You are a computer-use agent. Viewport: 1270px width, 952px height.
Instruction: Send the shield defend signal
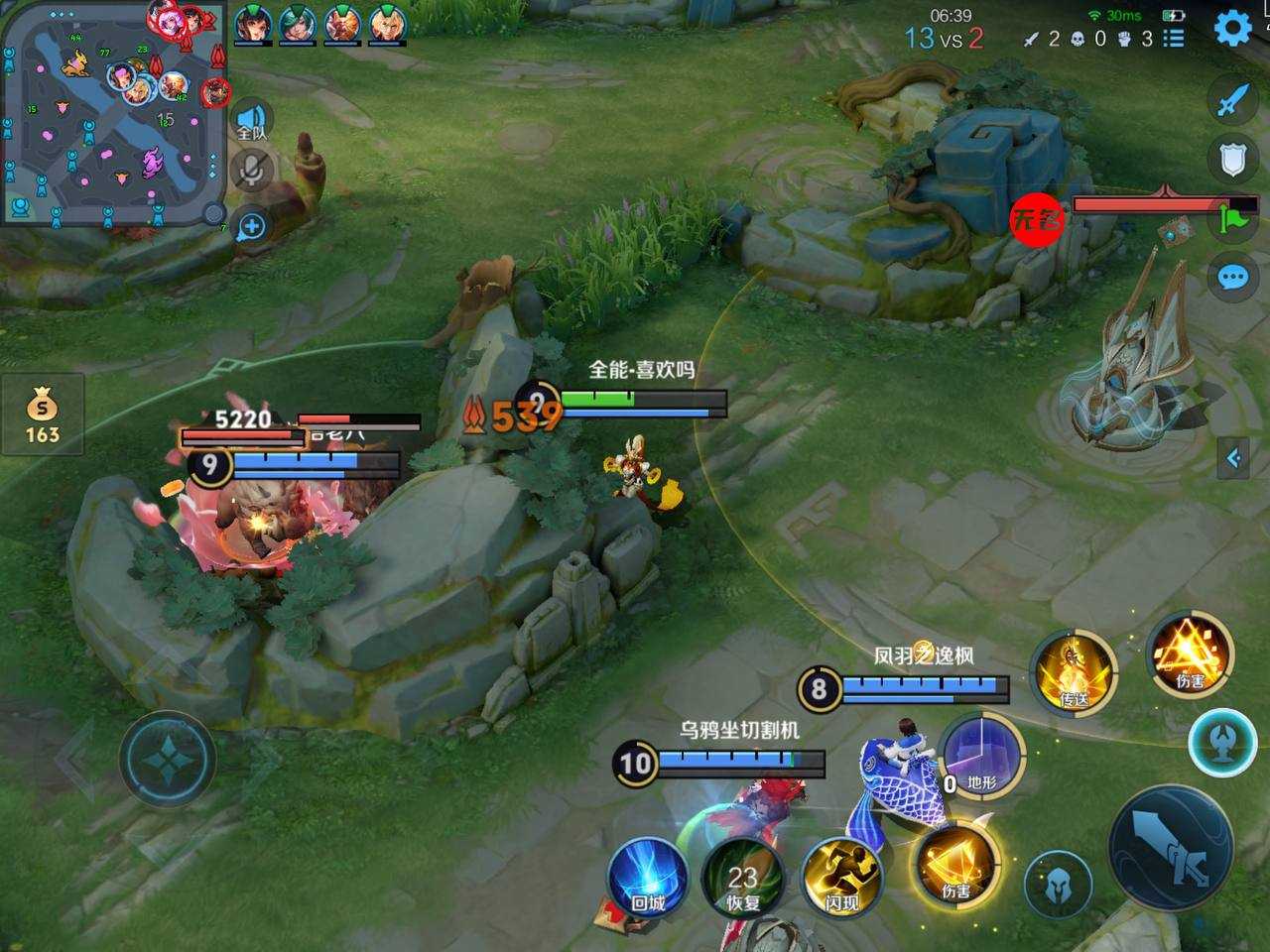(1232, 159)
